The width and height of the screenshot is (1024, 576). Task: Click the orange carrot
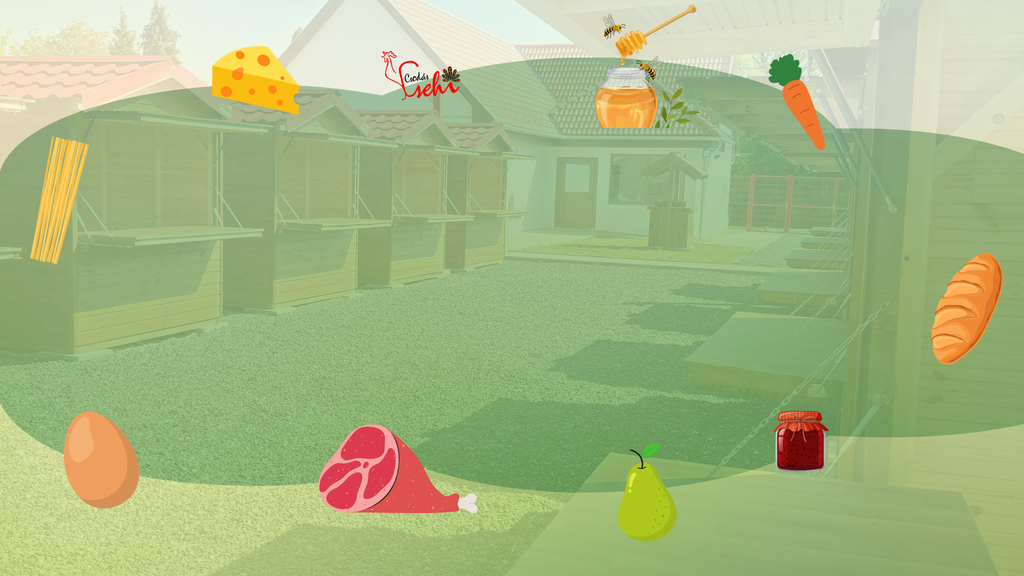[x=800, y=104]
